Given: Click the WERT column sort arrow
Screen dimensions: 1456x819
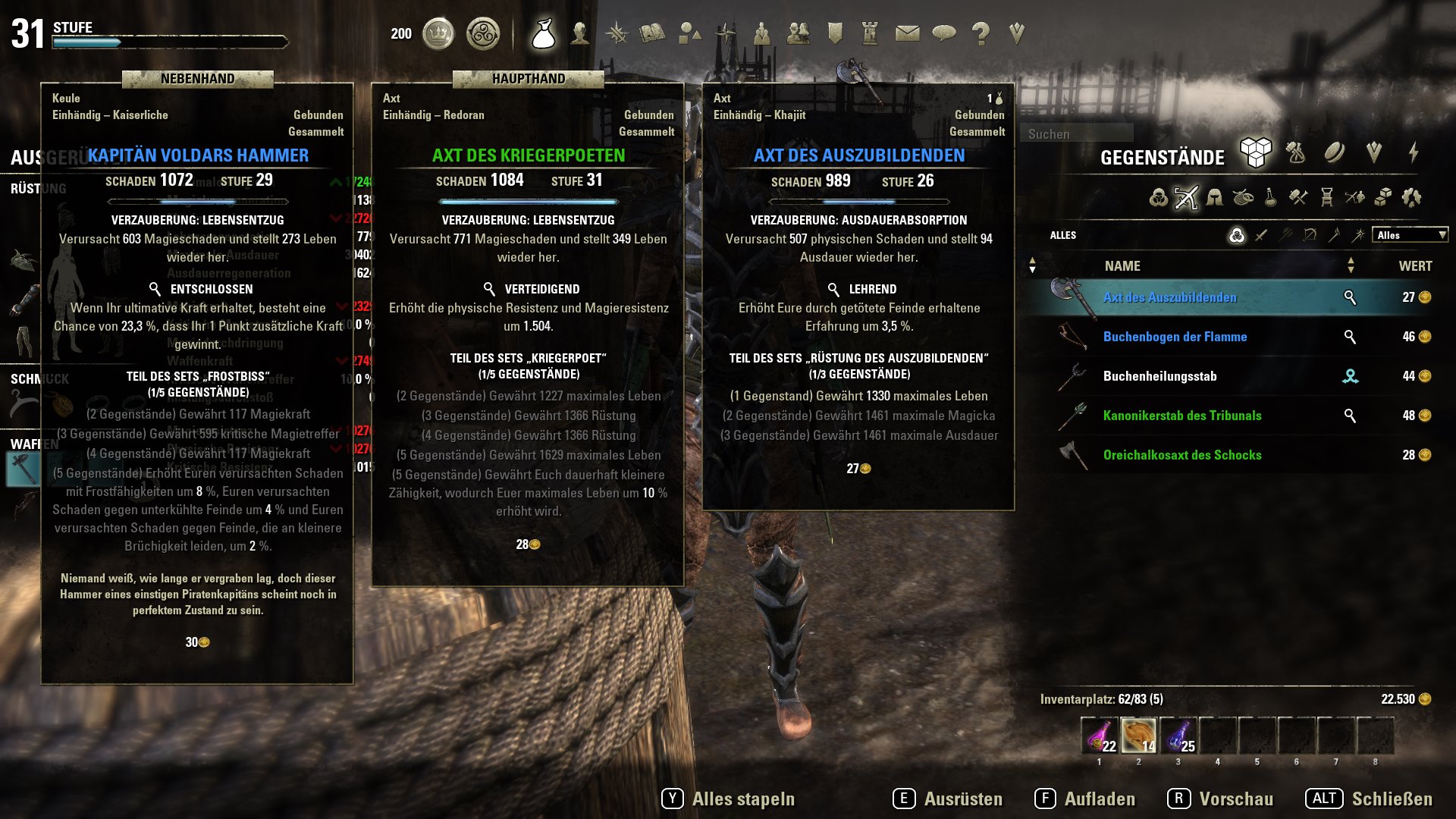Looking at the screenshot, I should tap(1351, 265).
